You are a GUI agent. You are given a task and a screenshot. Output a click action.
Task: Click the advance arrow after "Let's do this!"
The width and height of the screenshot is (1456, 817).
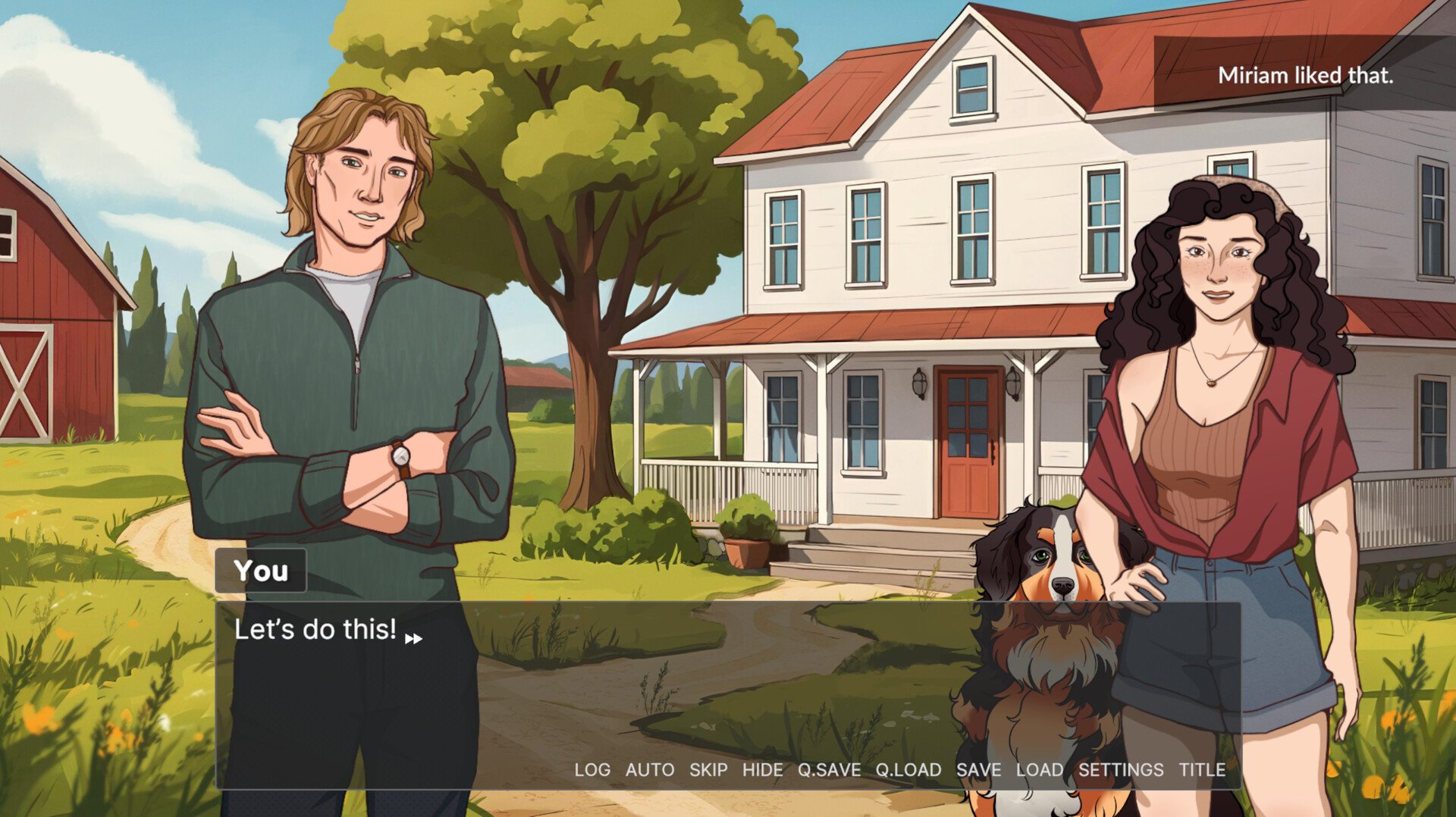(413, 639)
